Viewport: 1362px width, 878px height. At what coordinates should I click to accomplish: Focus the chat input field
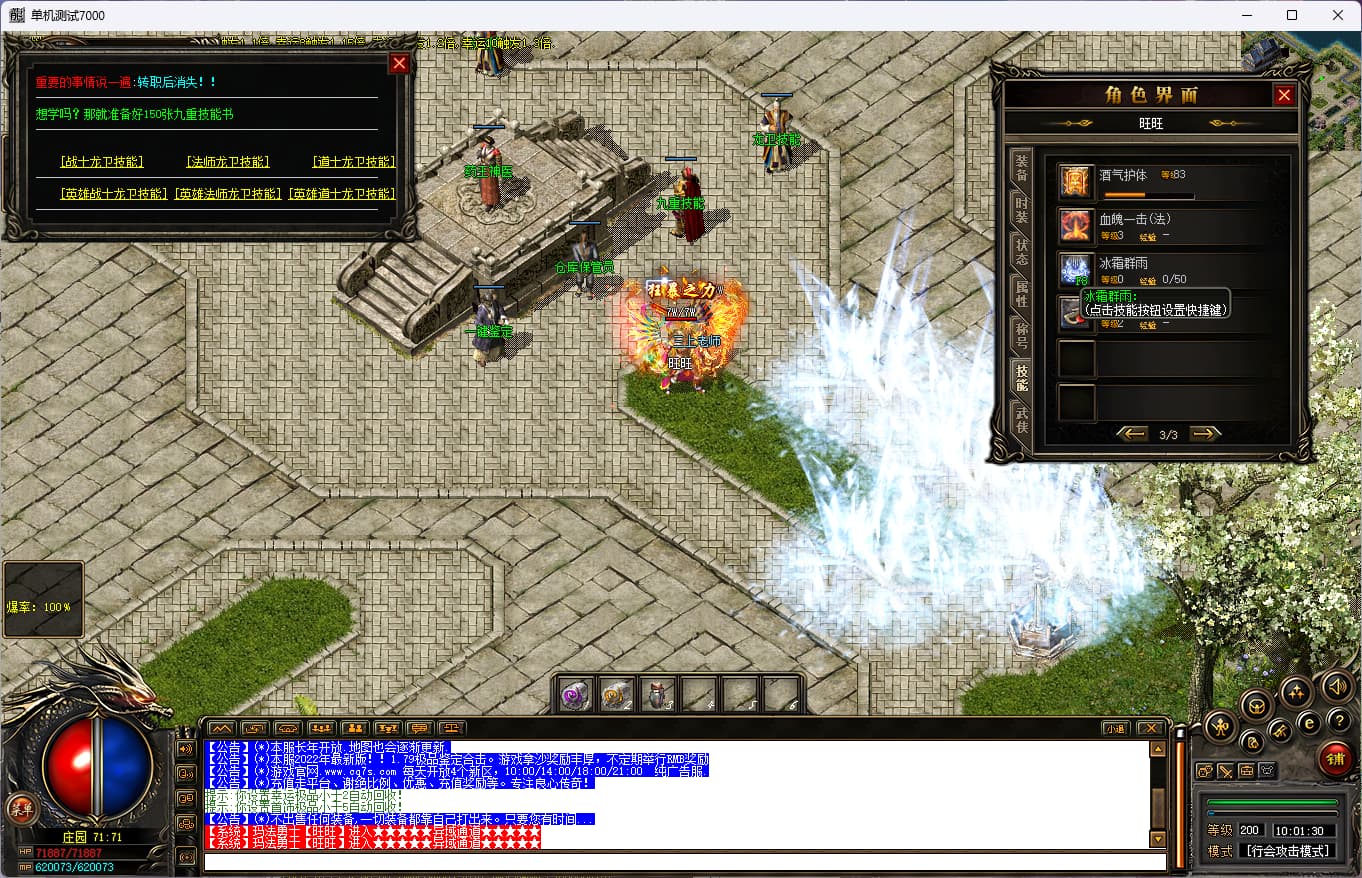[684, 862]
